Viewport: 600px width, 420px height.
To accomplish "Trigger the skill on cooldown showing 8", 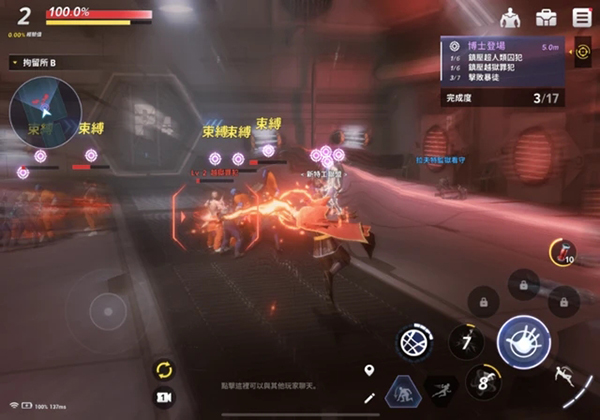I will pyautogui.click(x=483, y=381).
